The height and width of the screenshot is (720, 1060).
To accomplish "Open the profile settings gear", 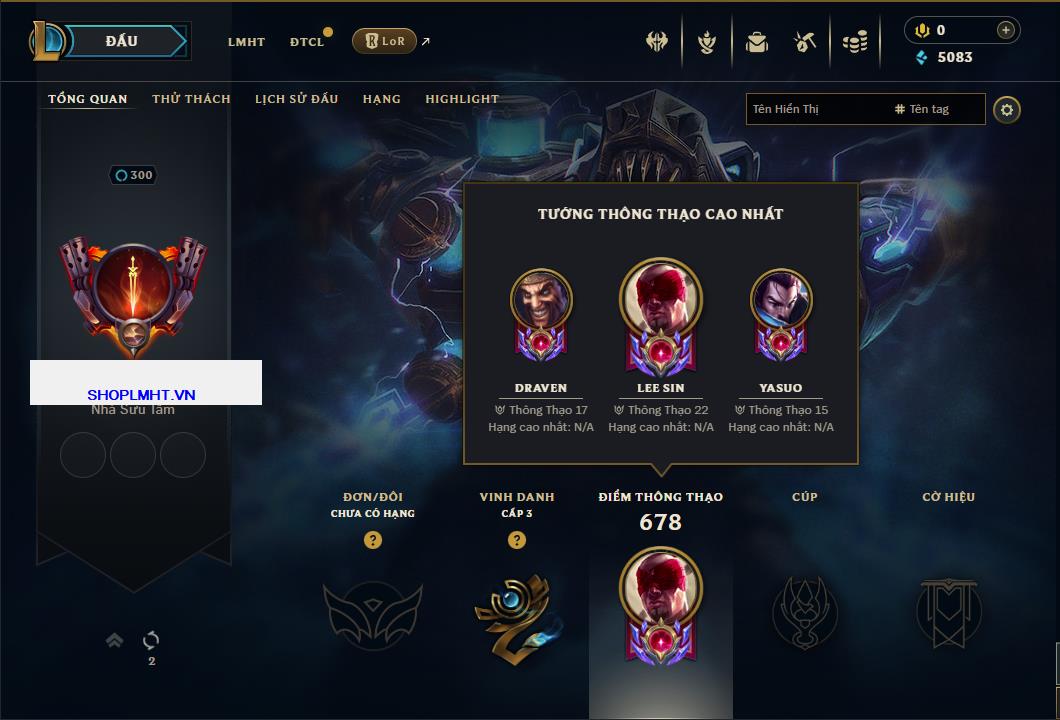I will tap(1007, 109).
